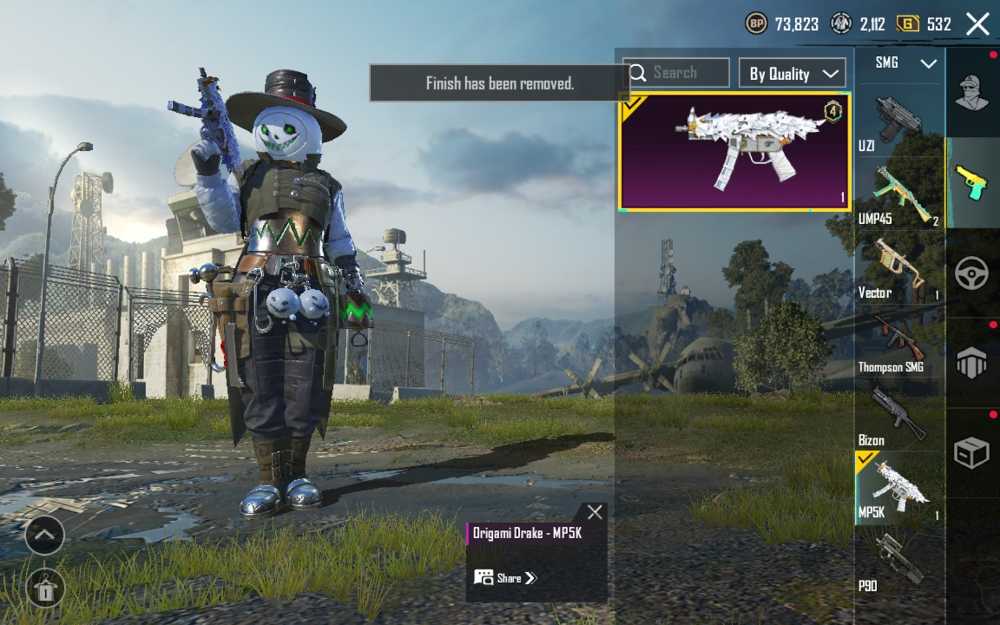Switch to the vehicle steering wheel tab
1000x625 pixels.
click(971, 273)
